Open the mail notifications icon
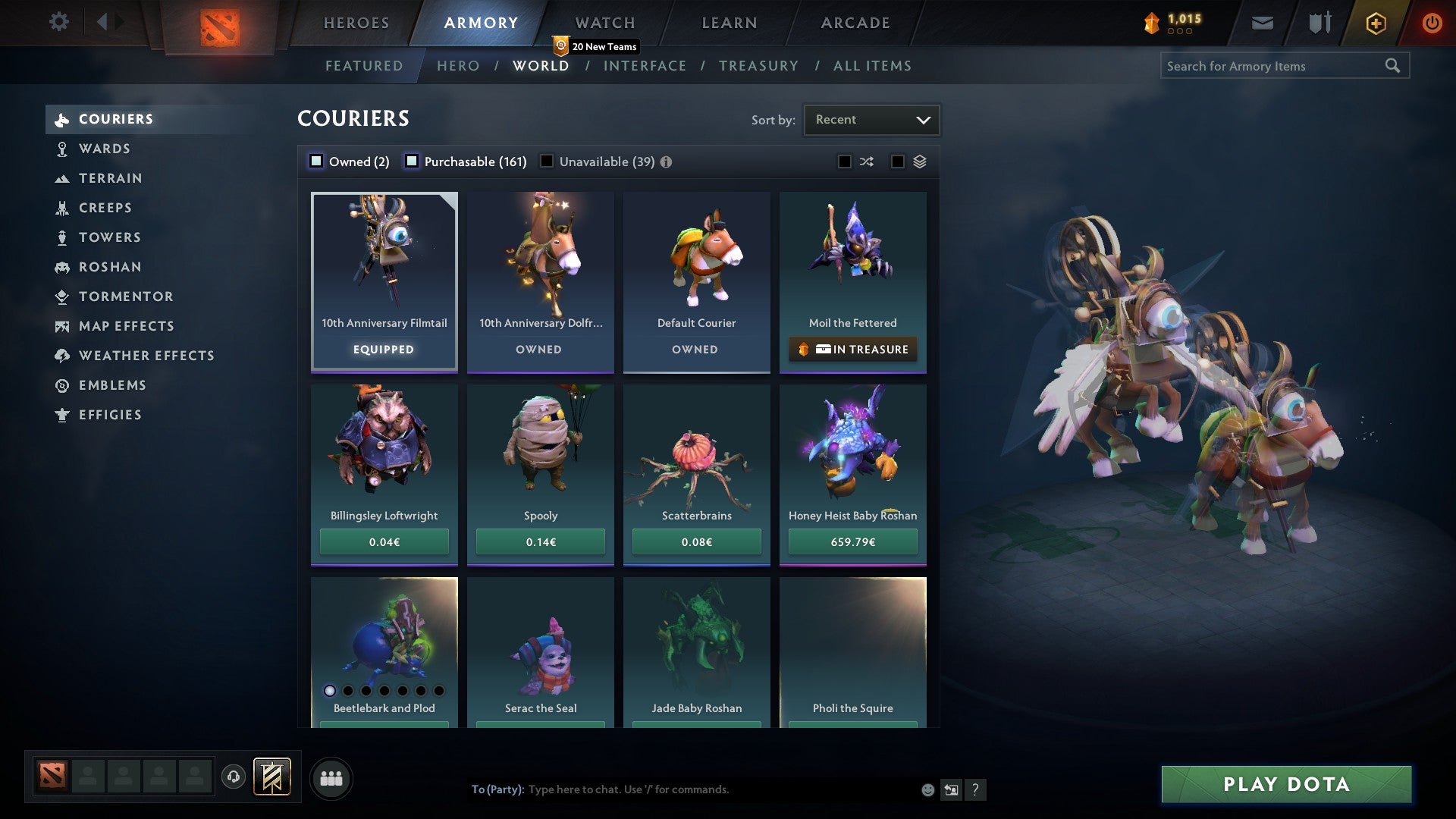This screenshot has width=1456, height=819. pos(1262,23)
